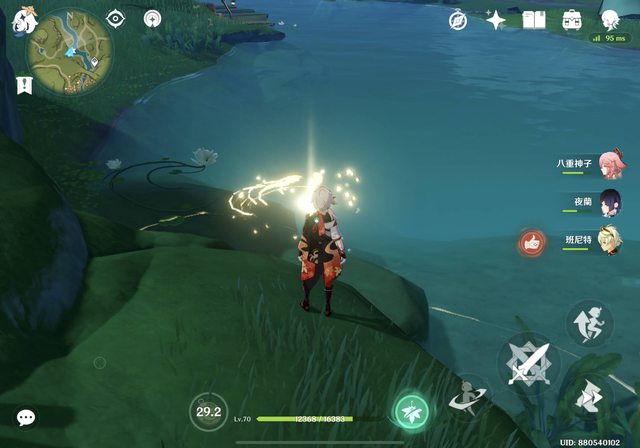Tap the red thumbs-up icon
The width and height of the screenshot is (640, 448).
point(531,242)
